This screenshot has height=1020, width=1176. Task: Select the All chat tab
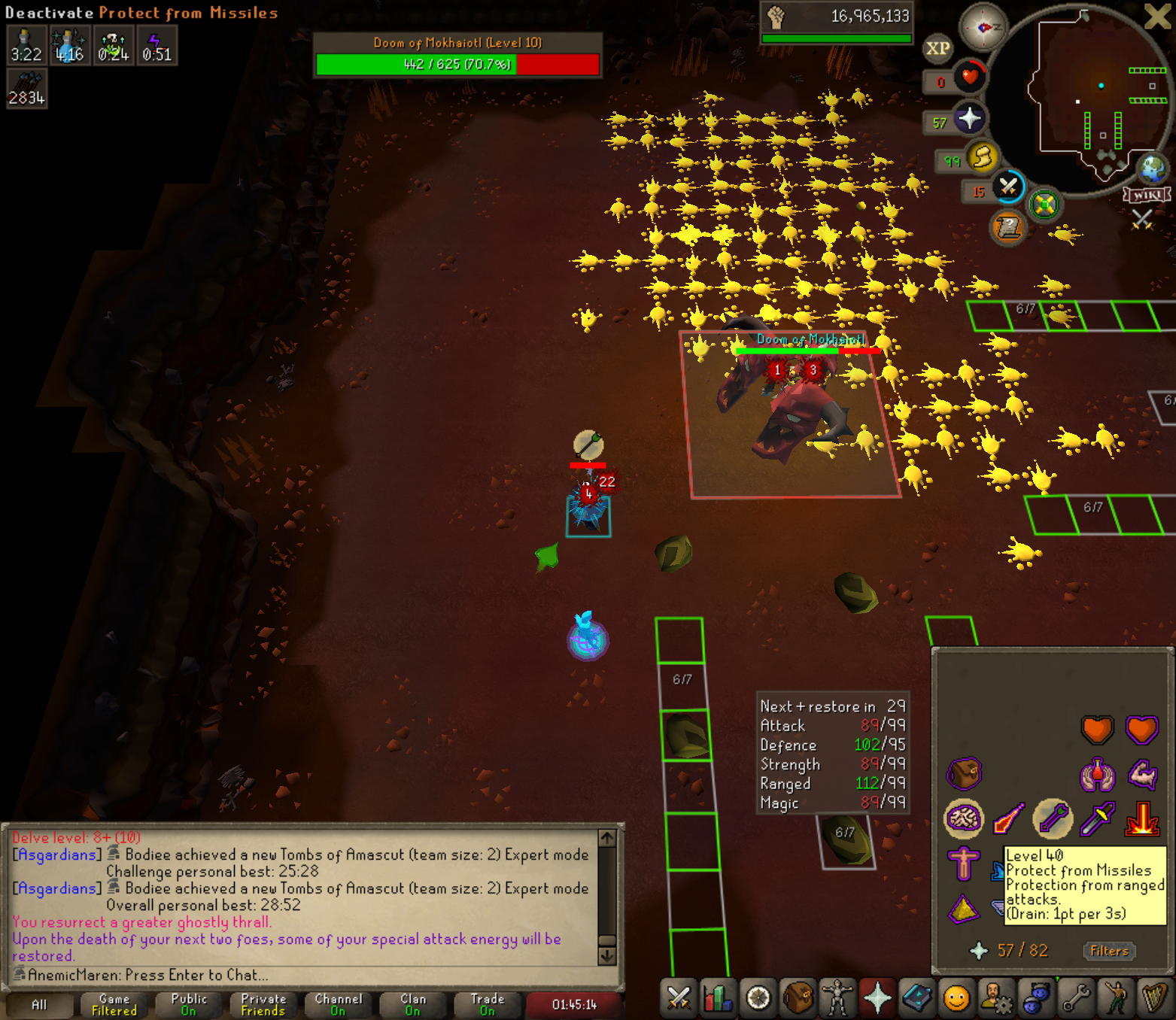[x=39, y=1004]
